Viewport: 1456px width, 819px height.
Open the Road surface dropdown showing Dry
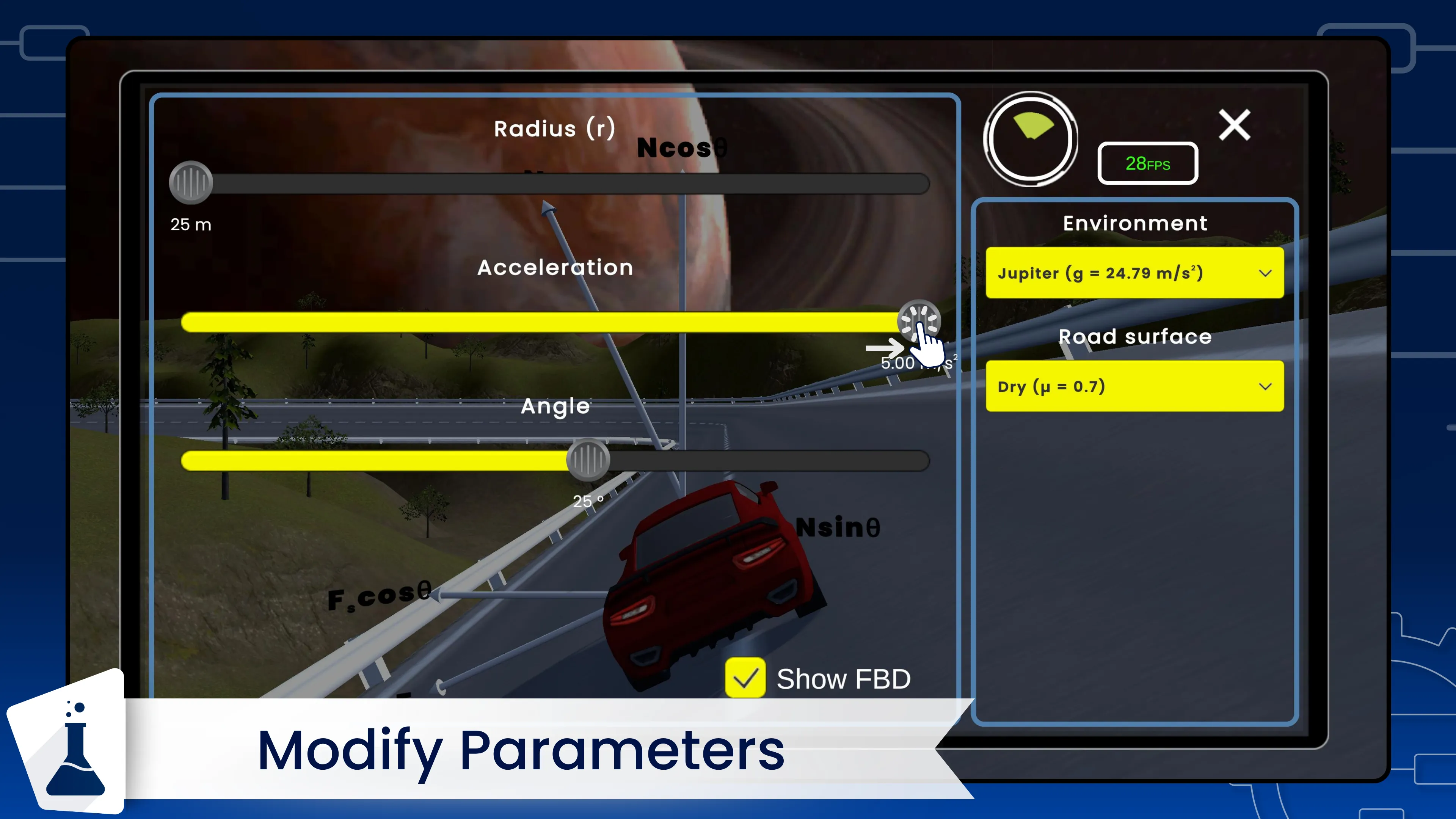[x=1134, y=386]
